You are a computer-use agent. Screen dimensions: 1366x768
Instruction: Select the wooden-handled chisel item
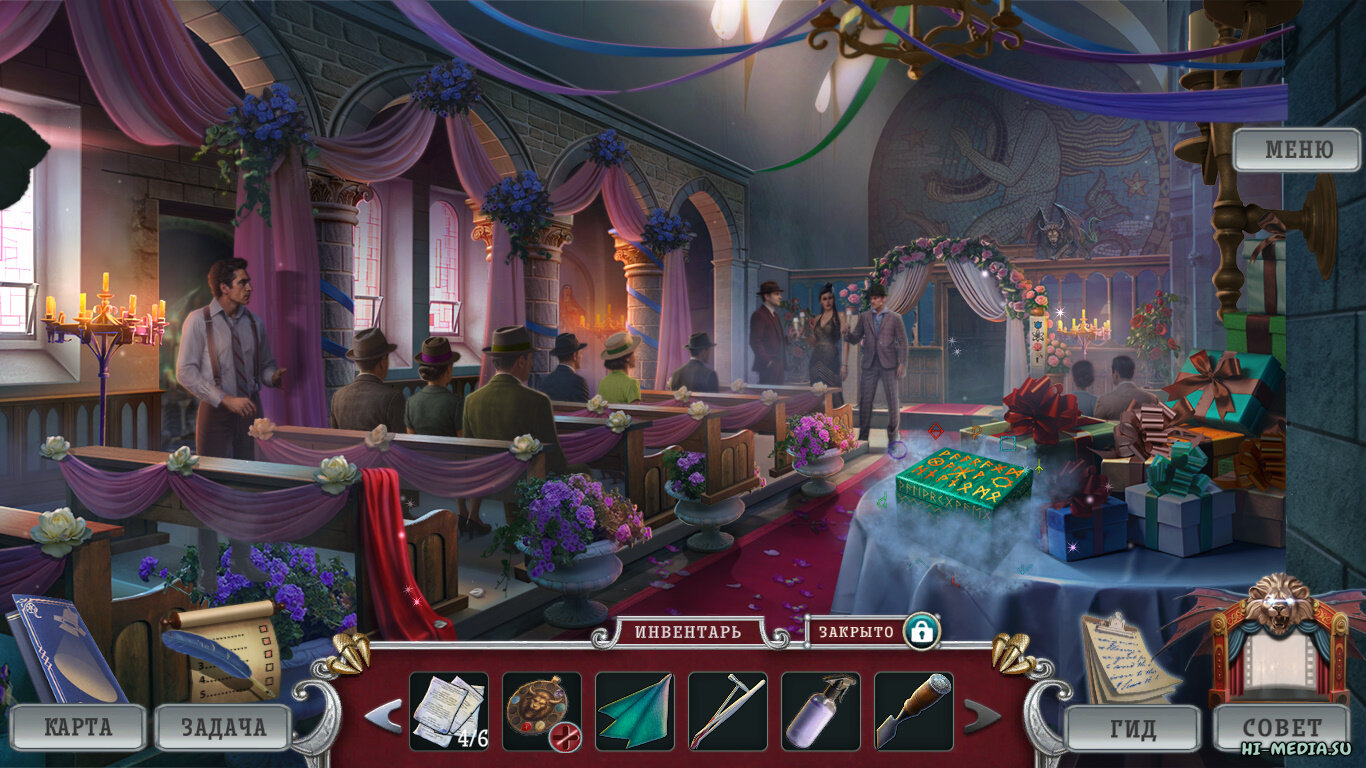coord(914,711)
